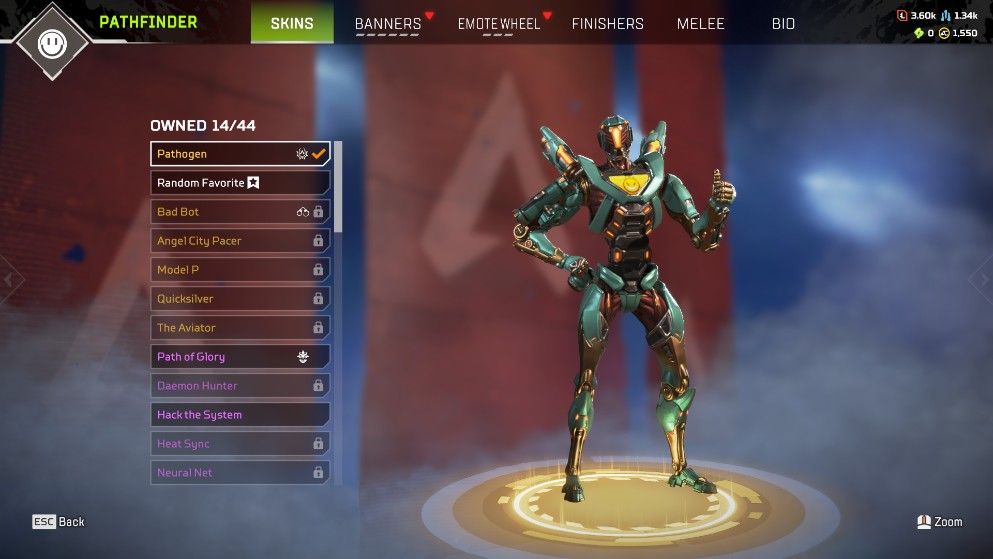Choose the Quicksilver skin
Screen dimensions: 993x559
pos(240,299)
